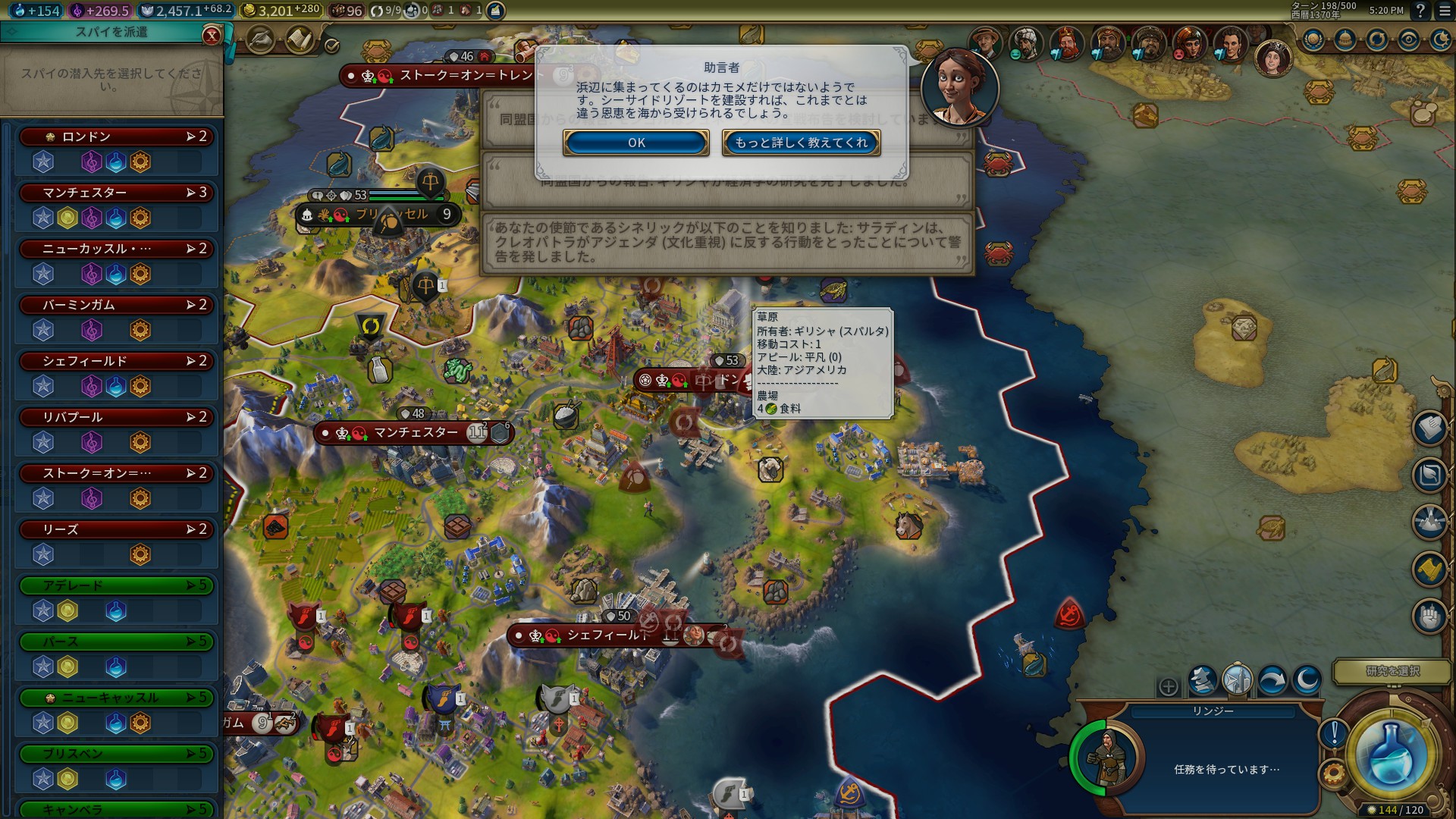1456x819 pixels.
Task: Select ブリスベン as spy destination
Action: click(118, 754)
